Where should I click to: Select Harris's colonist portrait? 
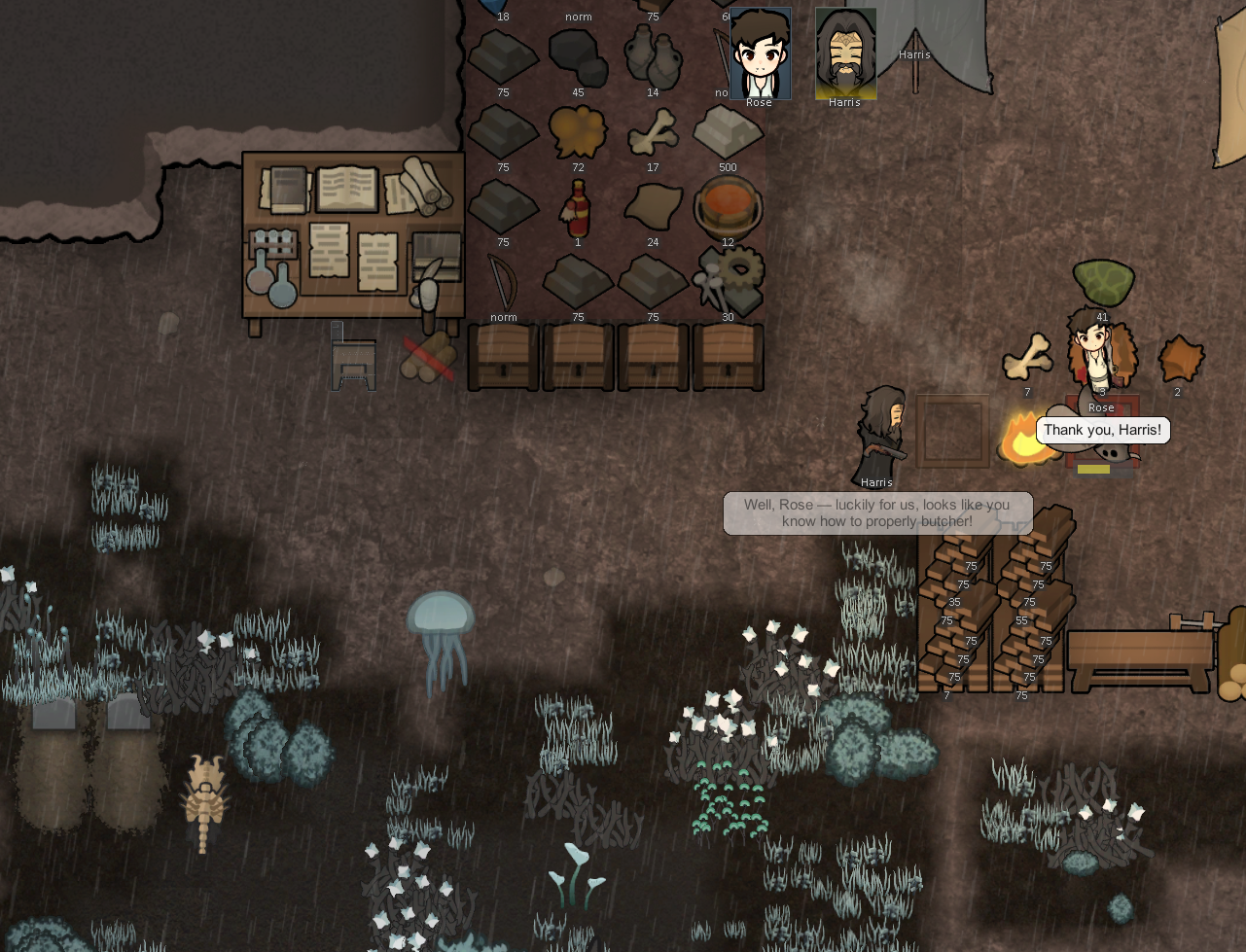tap(845, 54)
